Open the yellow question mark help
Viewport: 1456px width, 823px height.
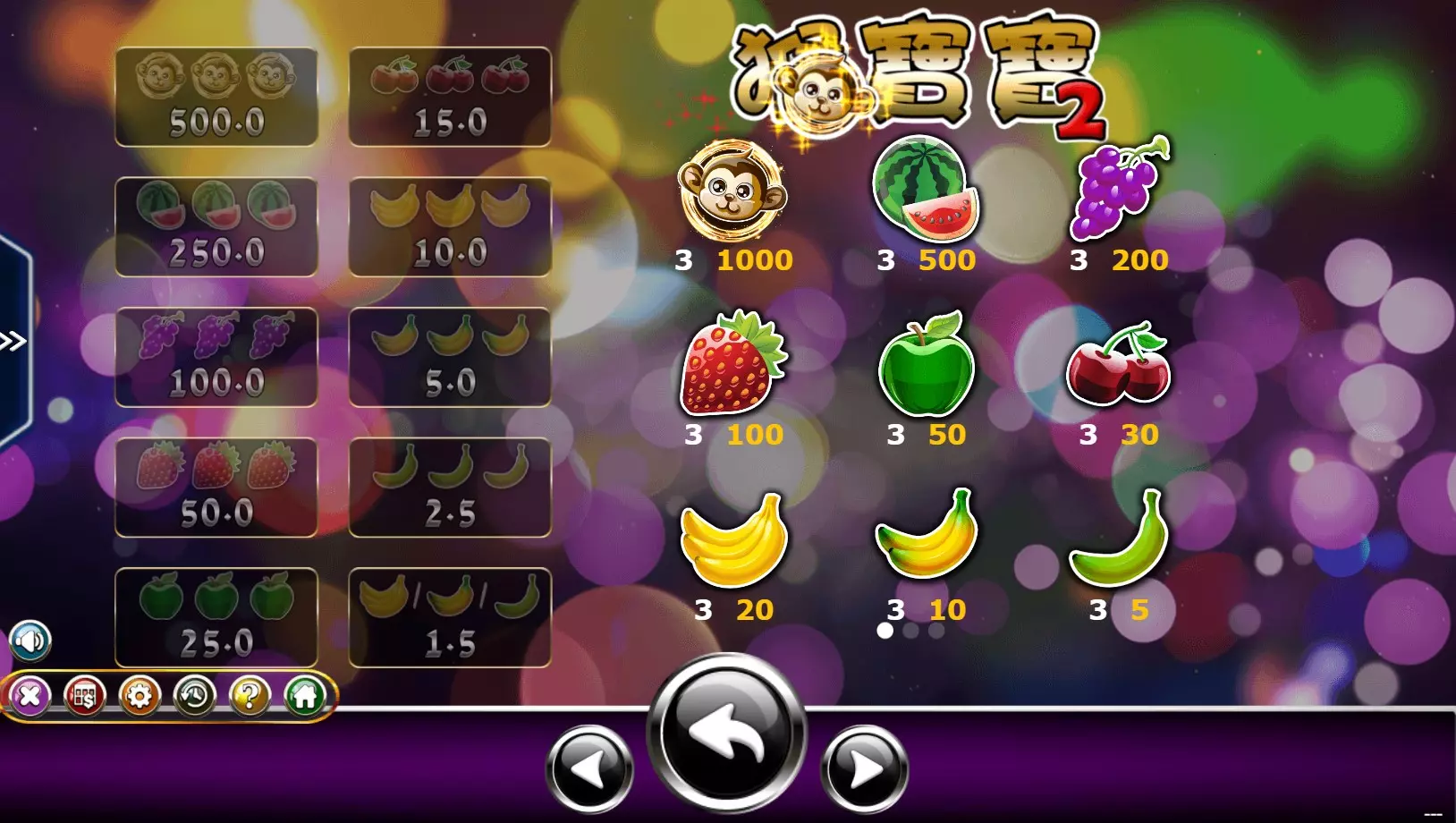(x=250, y=695)
